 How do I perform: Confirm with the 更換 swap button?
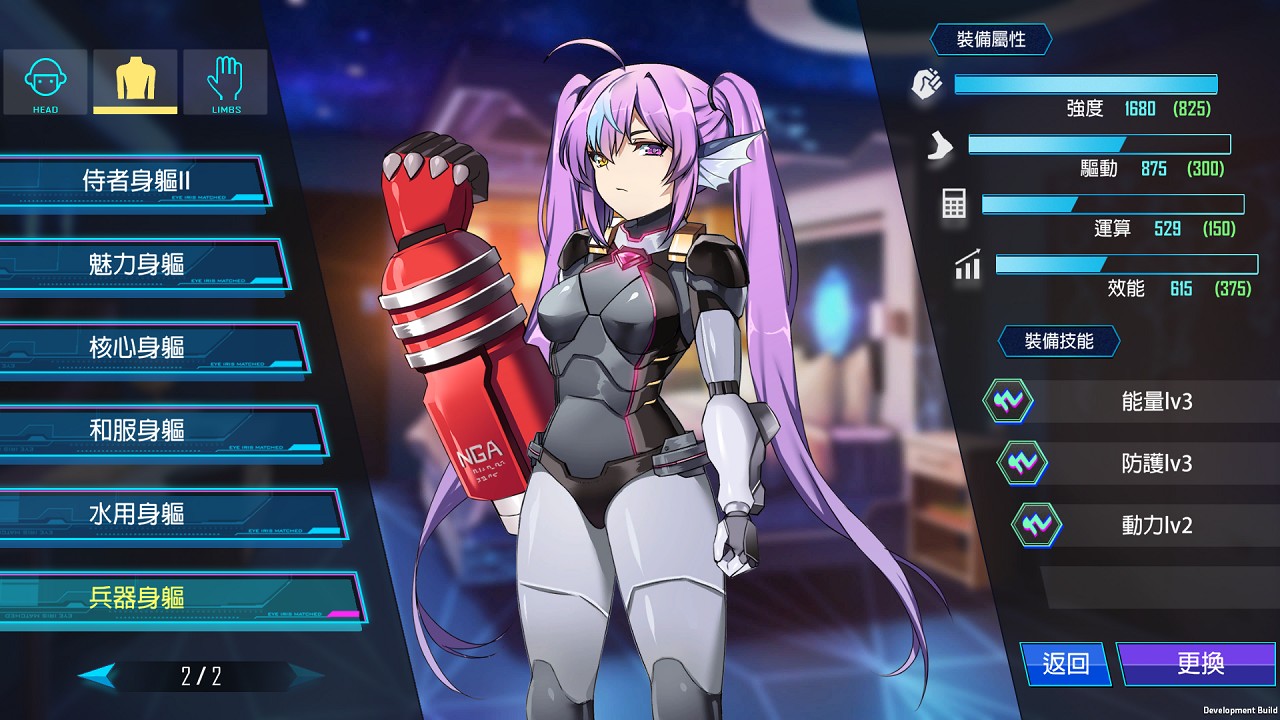pos(1198,664)
